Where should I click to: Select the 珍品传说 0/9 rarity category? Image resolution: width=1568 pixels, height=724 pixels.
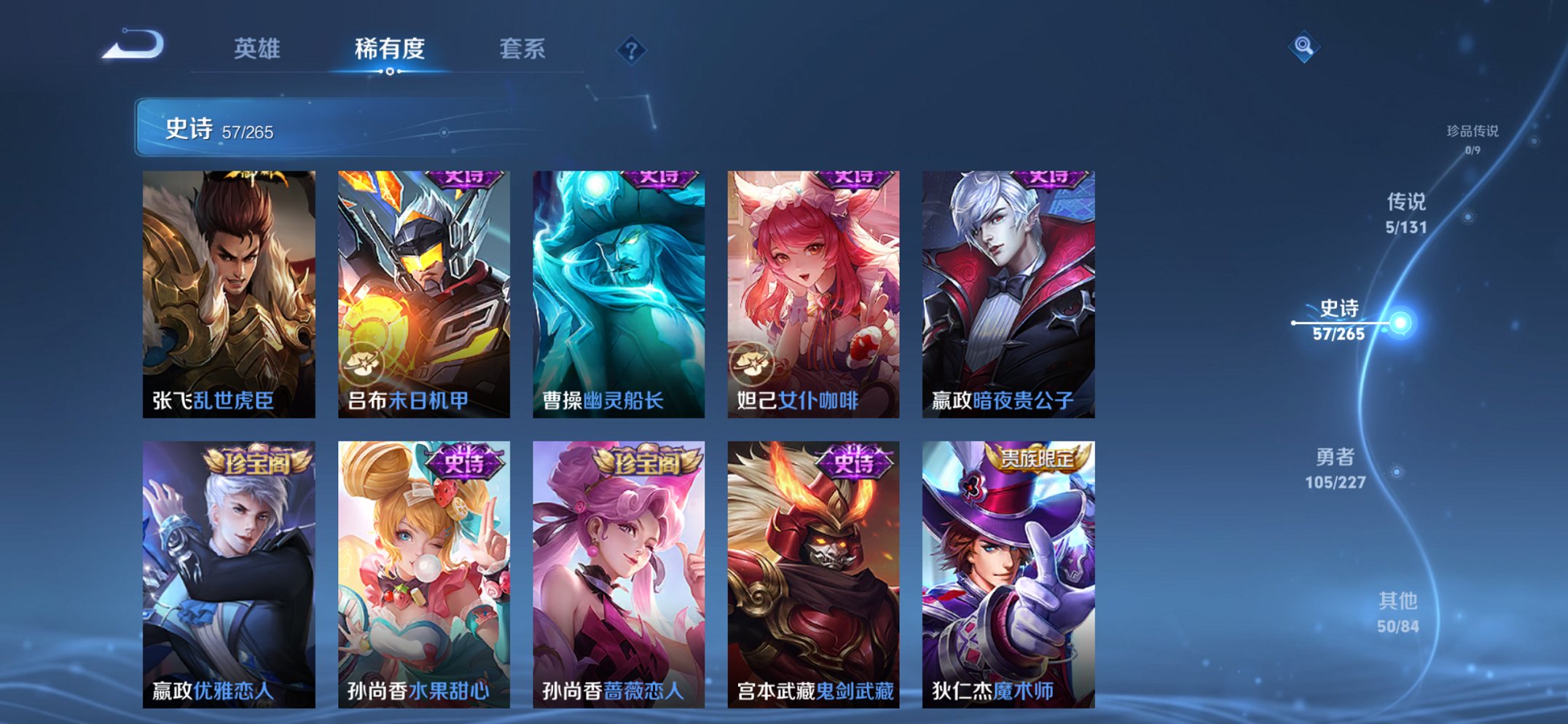[1473, 135]
